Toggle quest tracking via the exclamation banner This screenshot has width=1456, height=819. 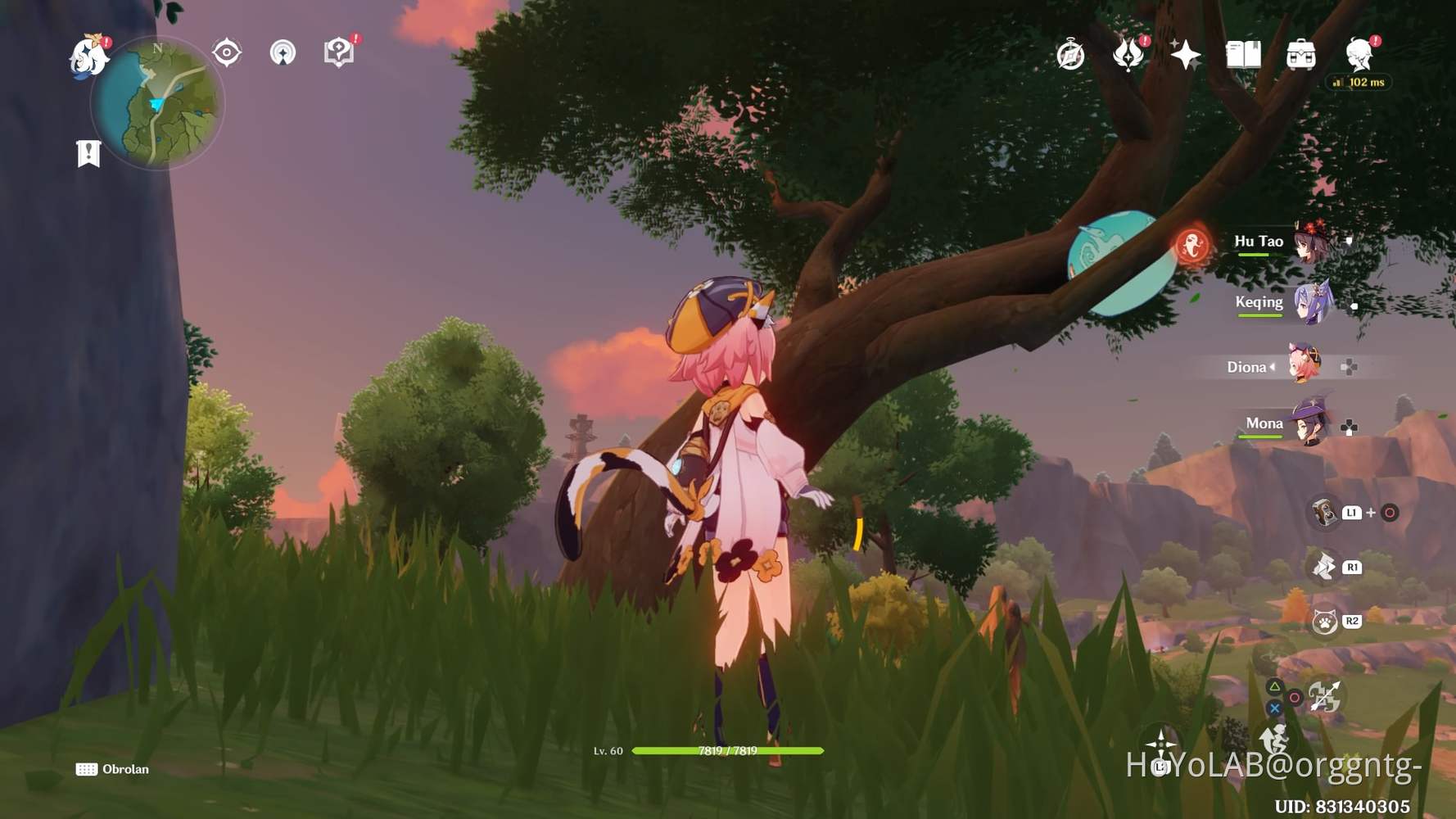pyautogui.click(x=88, y=152)
